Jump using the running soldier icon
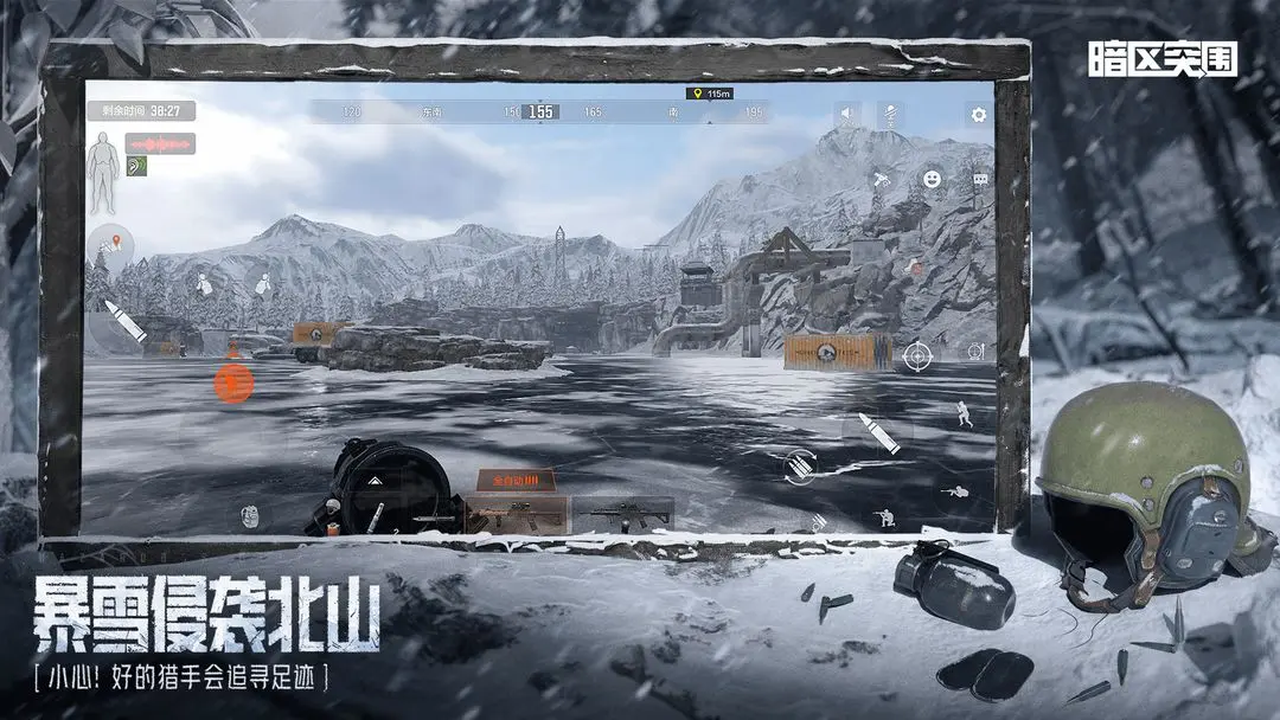Screen dimensions: 1280x720 (963, 413)
